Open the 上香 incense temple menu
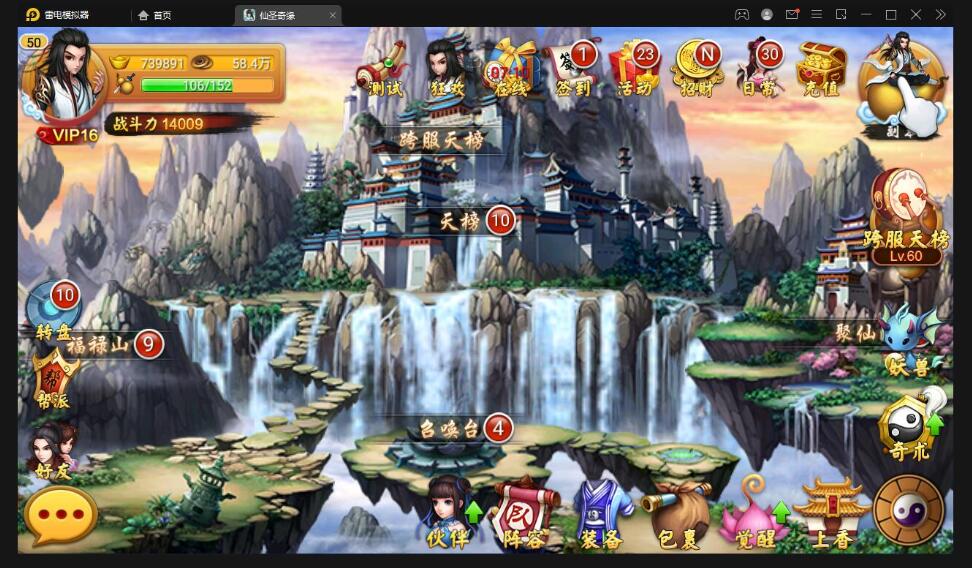The height and width of the screenshot is (568, 972). click(830, 511)
